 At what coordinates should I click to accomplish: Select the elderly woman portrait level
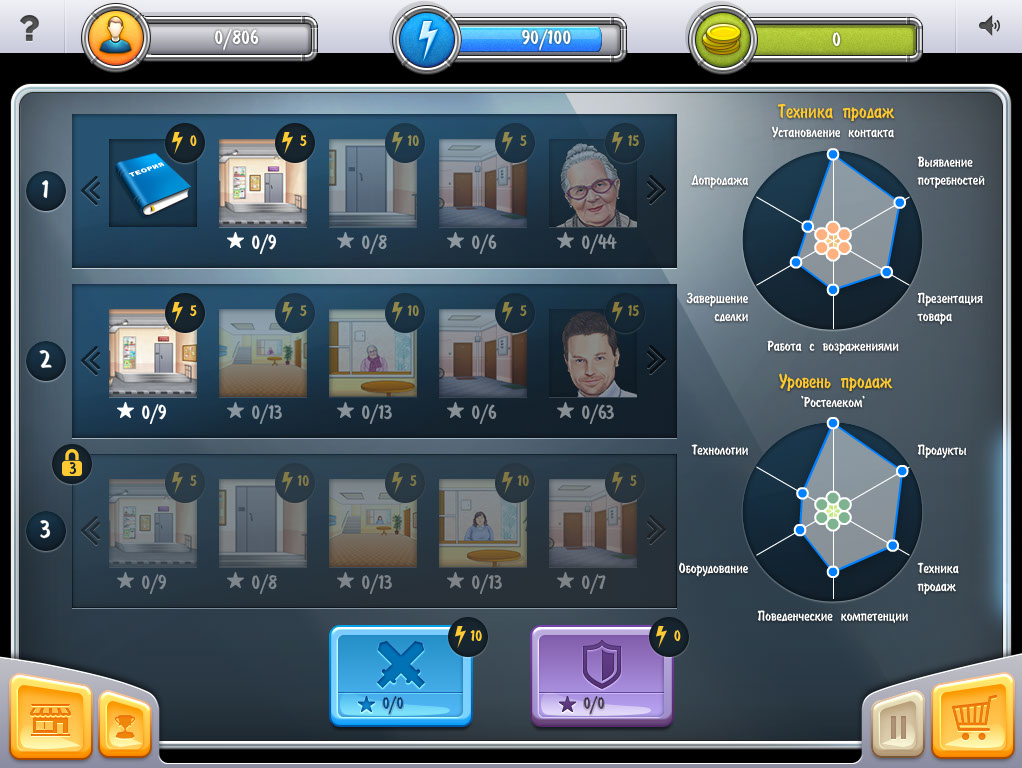coord(592,184)
